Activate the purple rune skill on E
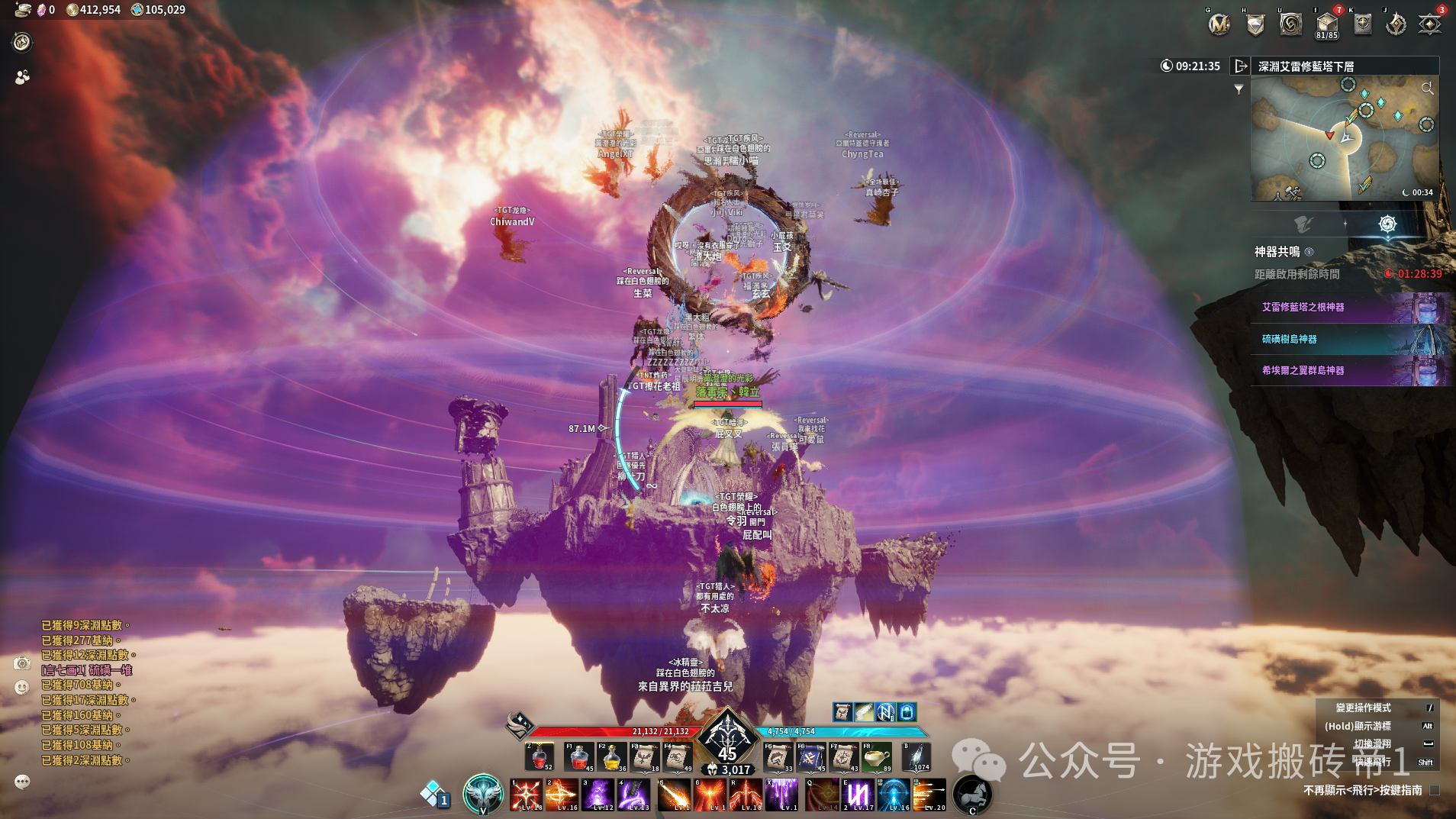Image resolution: width=1456 pixels, height=819 pixels. point(858,795)
